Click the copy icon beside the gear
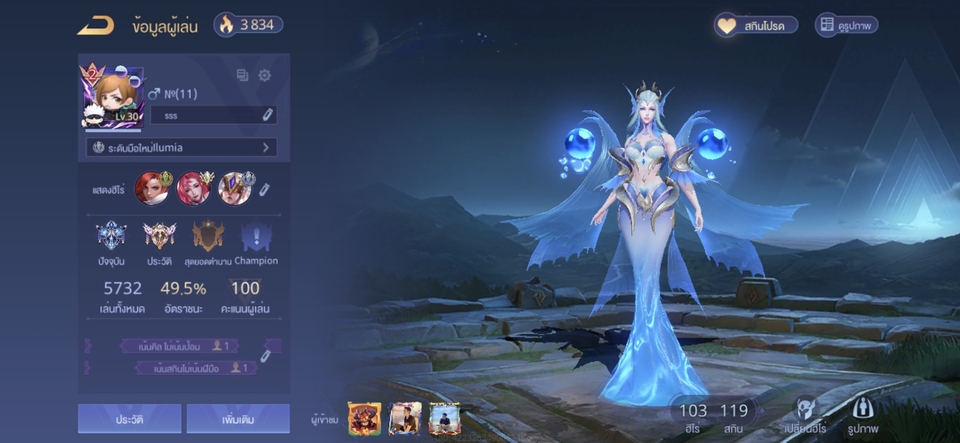The height and width of the screenshot is (443, 960). 242,75
